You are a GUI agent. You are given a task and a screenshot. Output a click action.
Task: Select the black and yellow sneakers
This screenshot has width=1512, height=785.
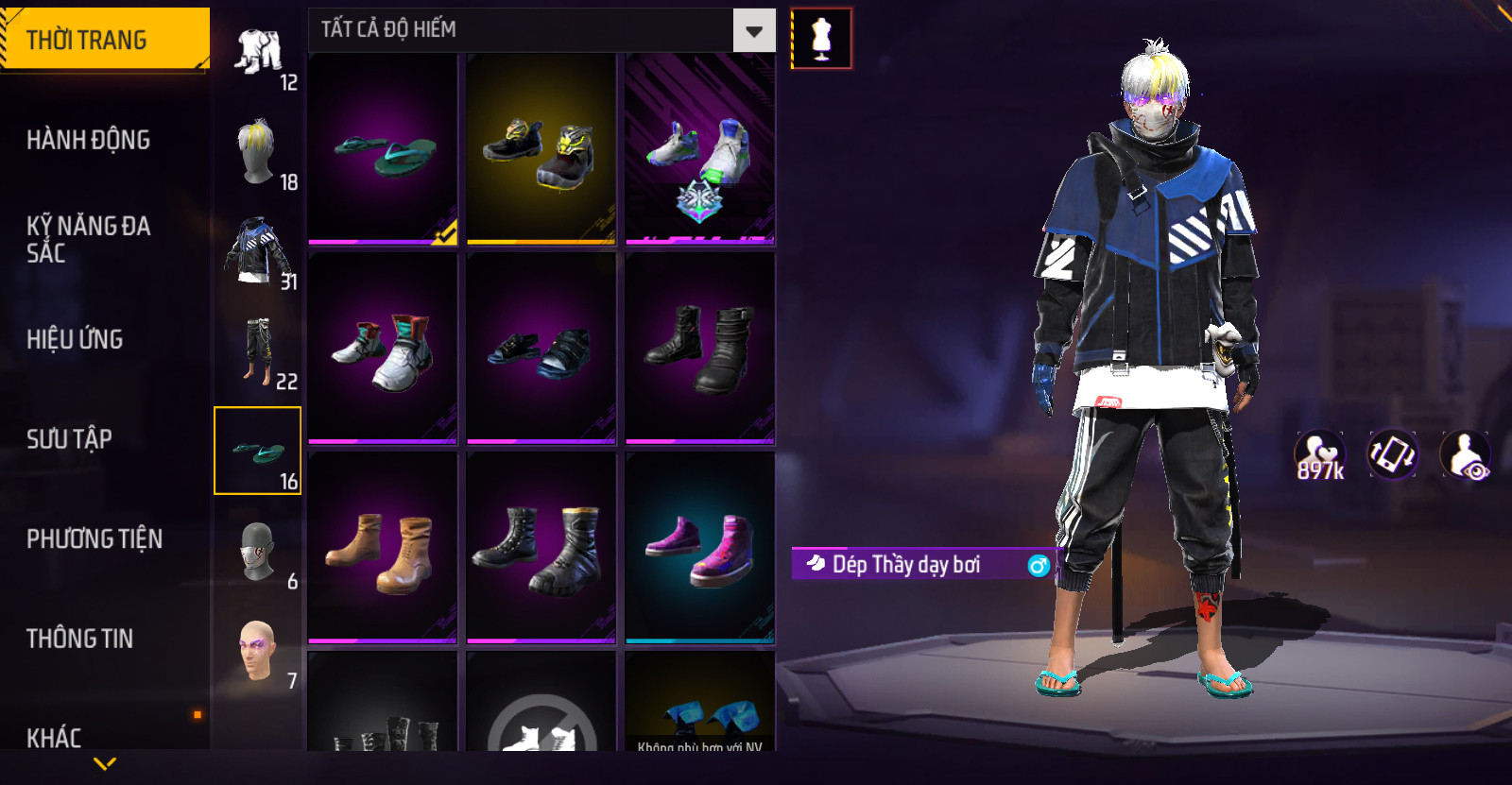coord(541,150)
